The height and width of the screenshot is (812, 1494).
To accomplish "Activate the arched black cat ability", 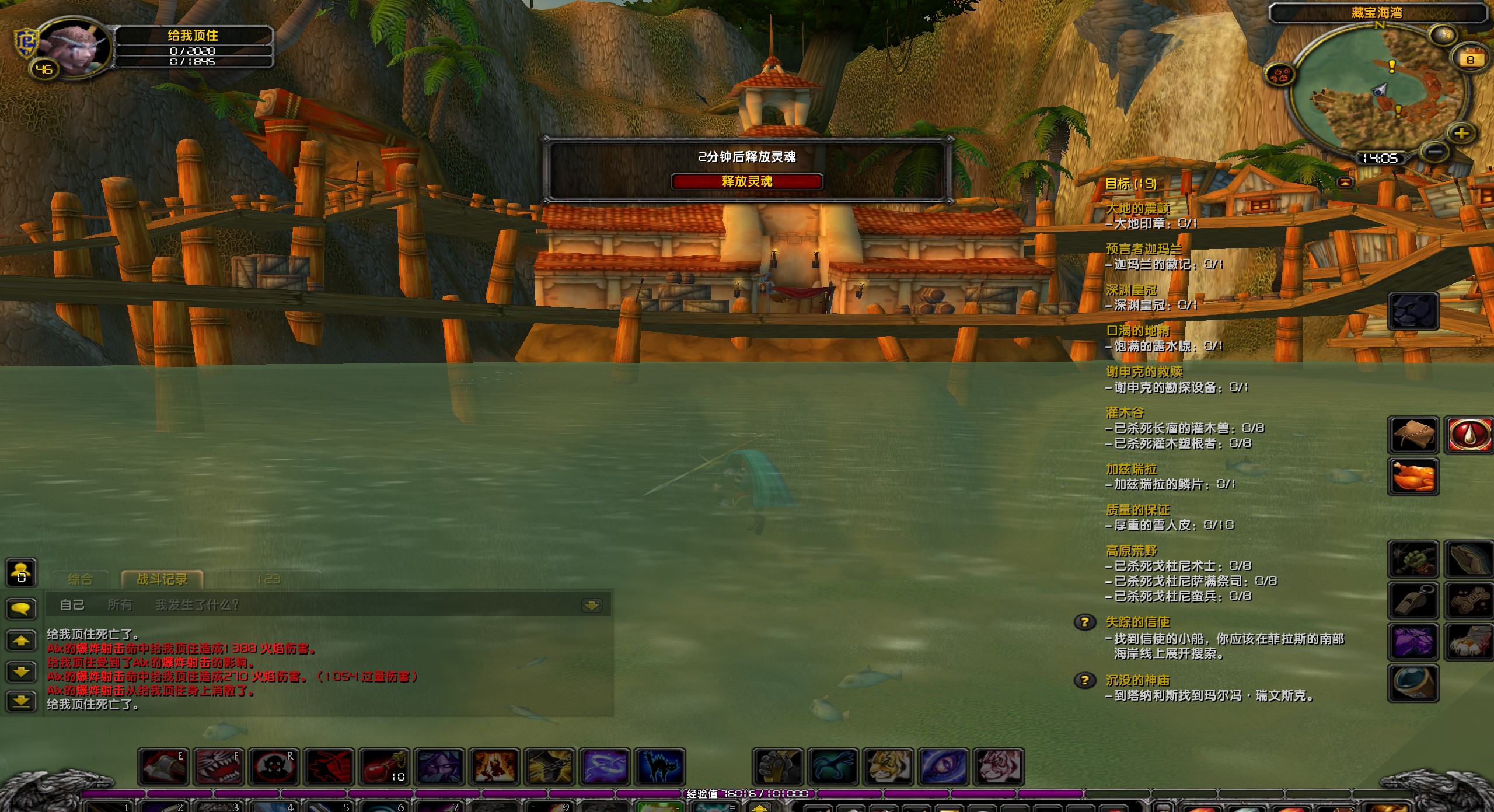I will coord(659,766).
